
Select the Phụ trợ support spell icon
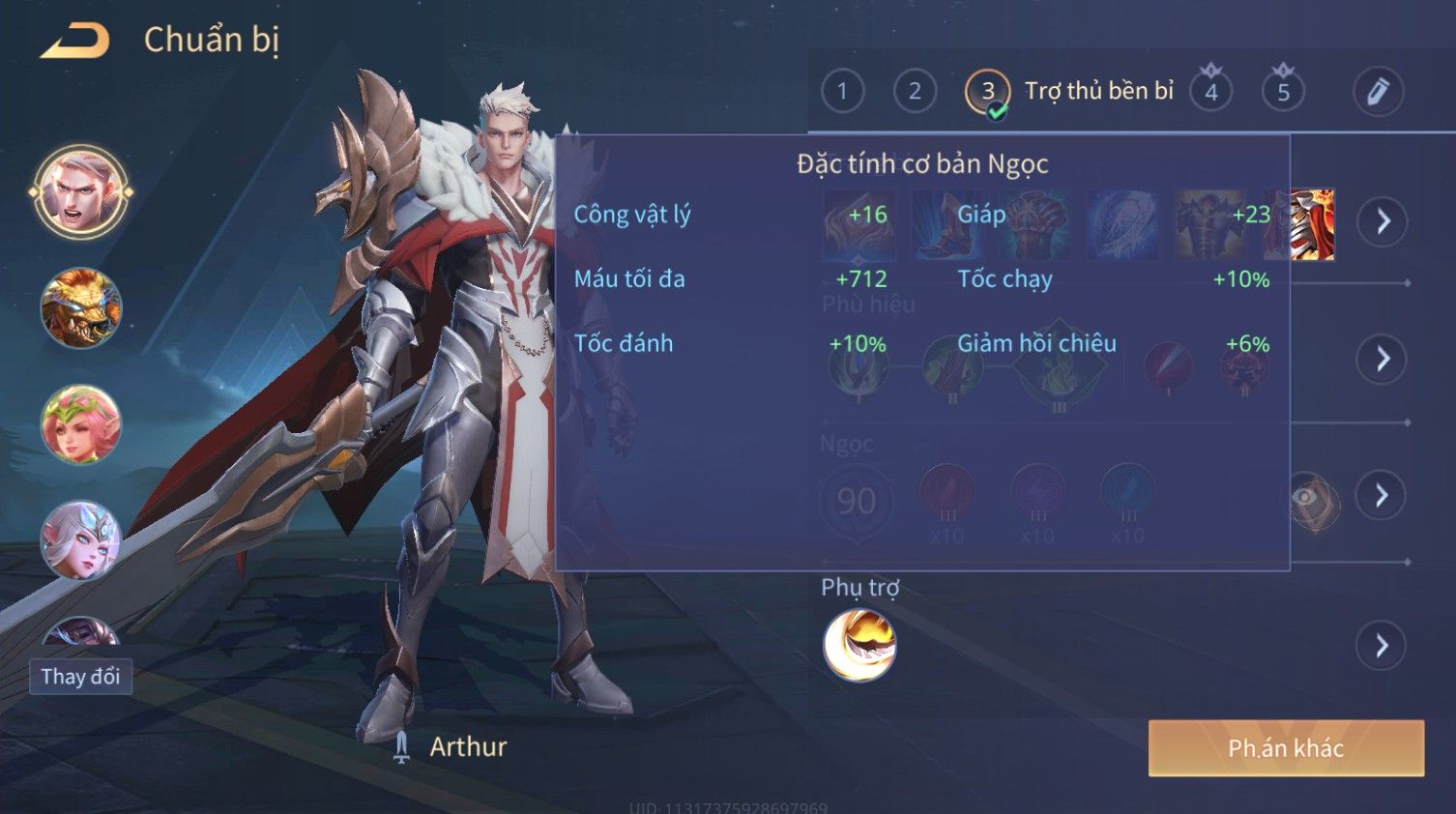pos(859,645)
